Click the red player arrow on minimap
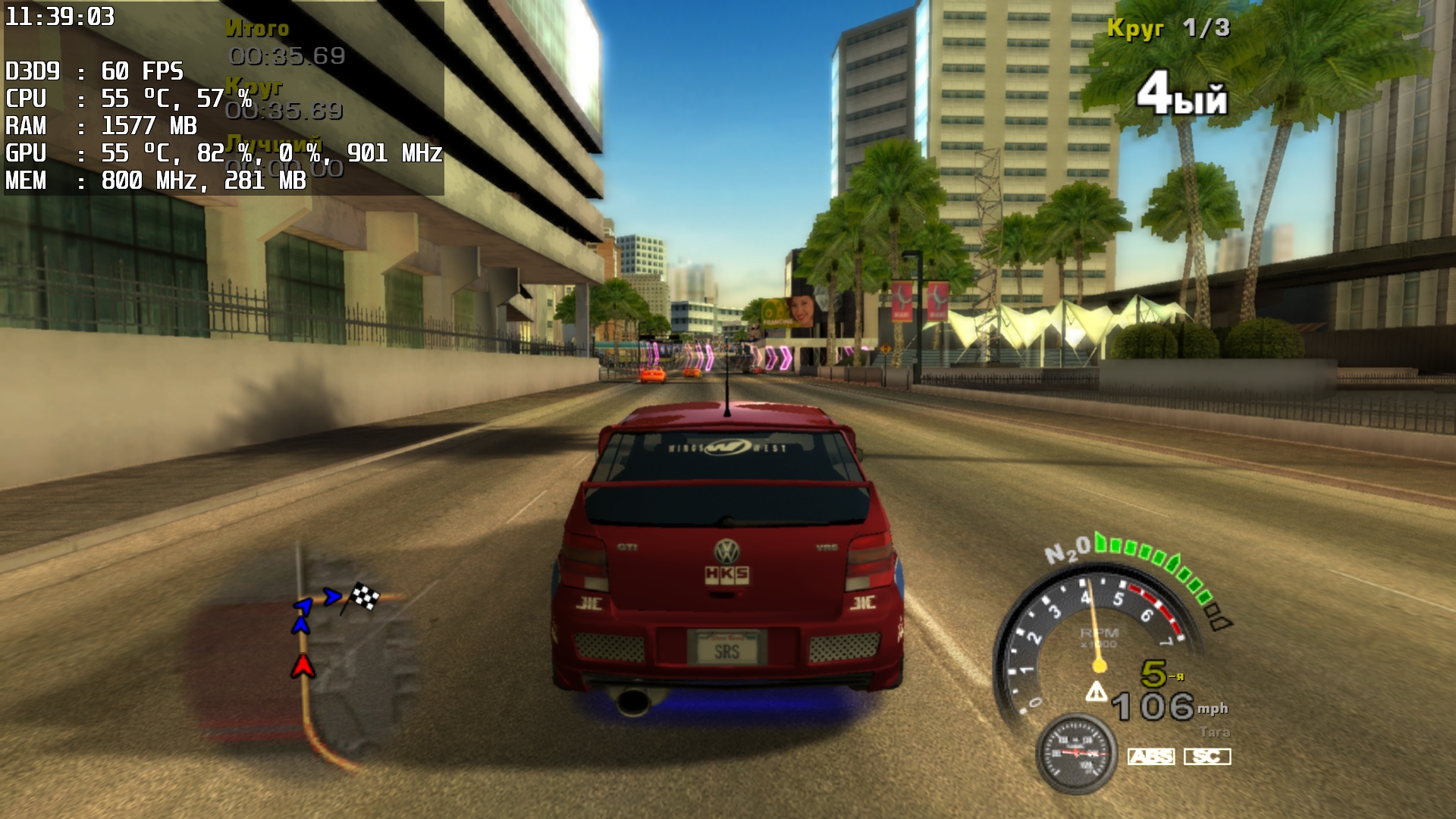This screenshot has height=819, width=1456. (x=303, y=666)
